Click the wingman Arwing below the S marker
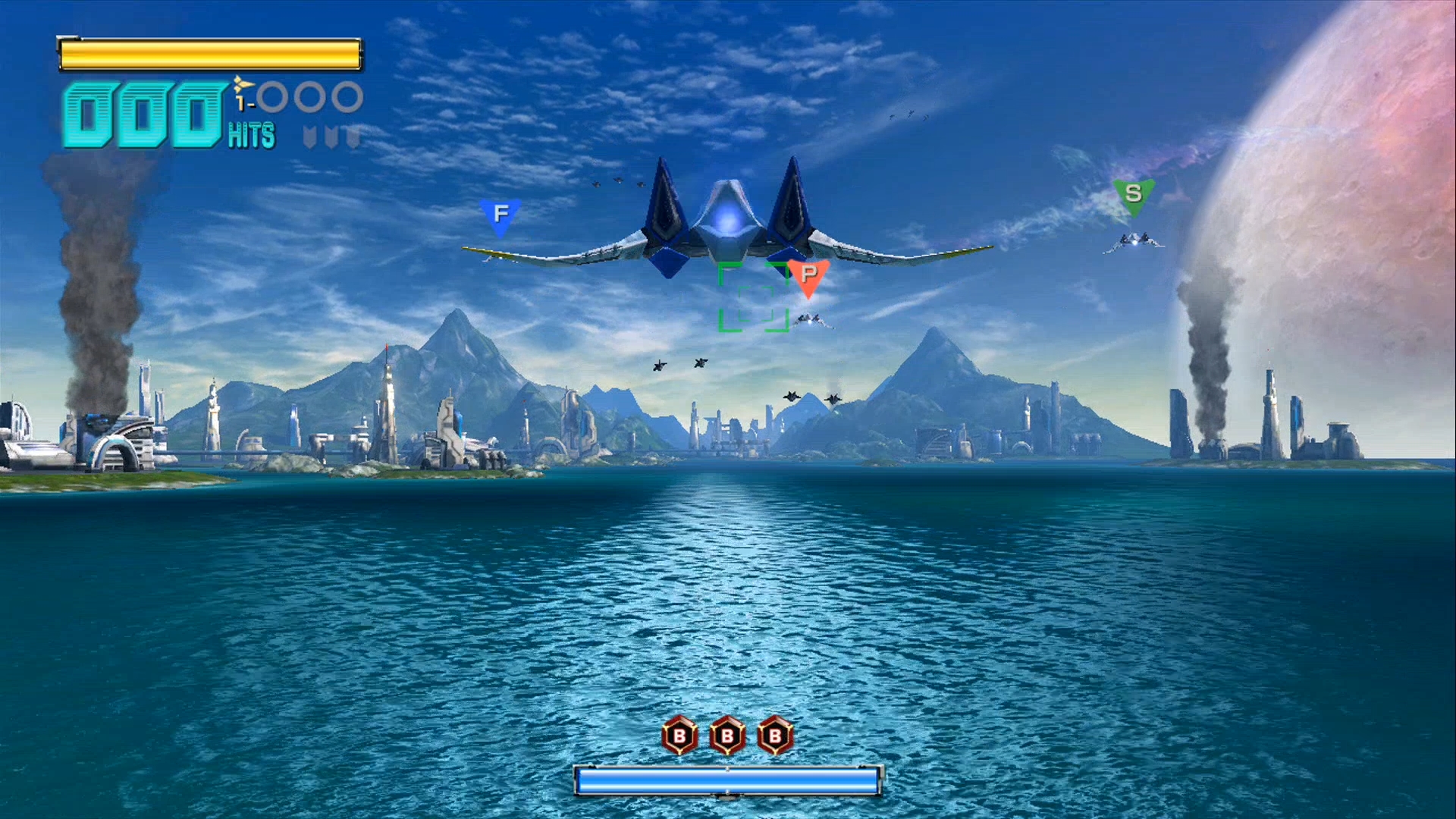The image size is (1456, 819). click(x=1133, y=241)
